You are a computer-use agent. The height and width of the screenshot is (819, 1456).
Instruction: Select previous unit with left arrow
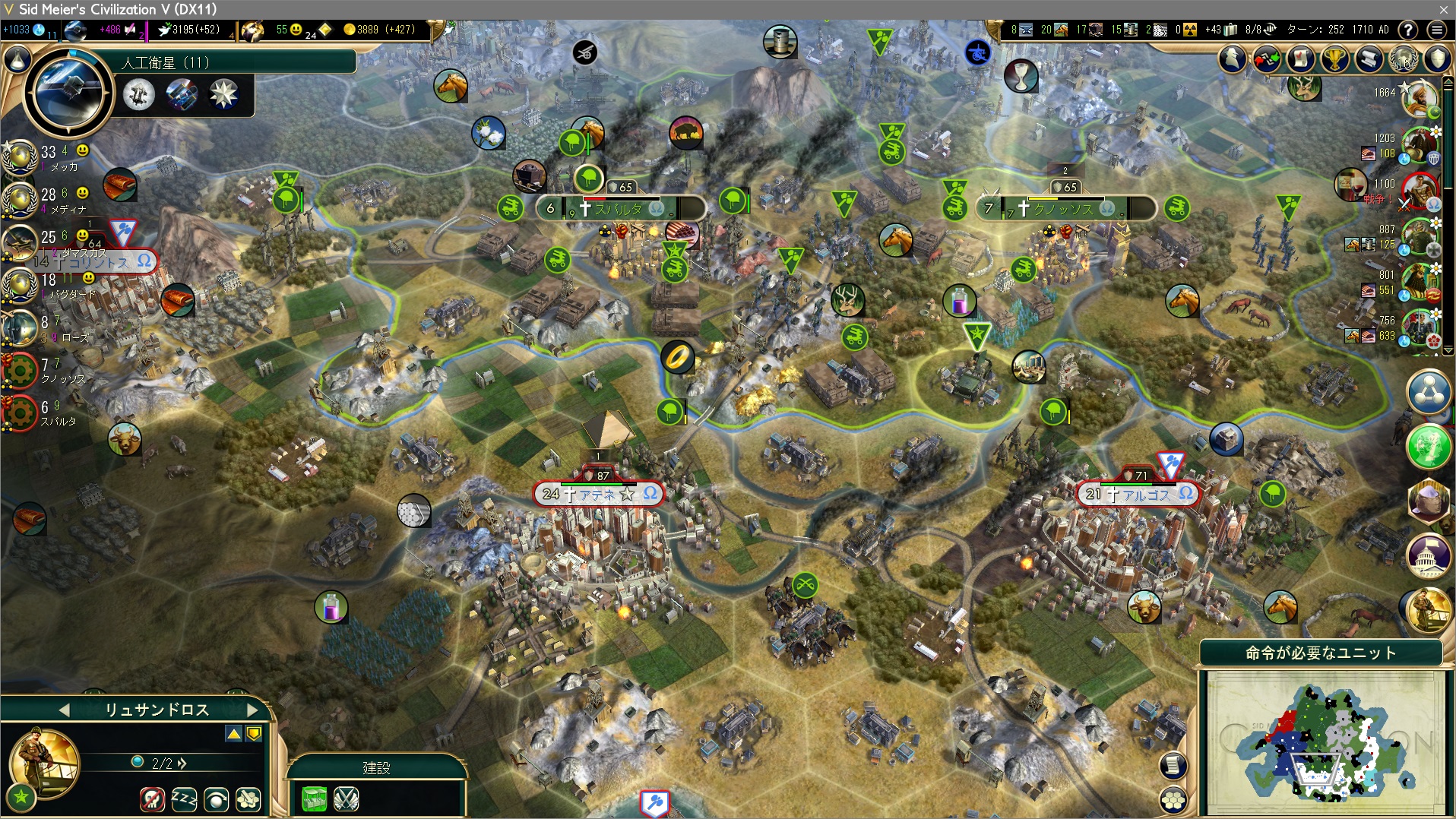(x=64, y=710)
